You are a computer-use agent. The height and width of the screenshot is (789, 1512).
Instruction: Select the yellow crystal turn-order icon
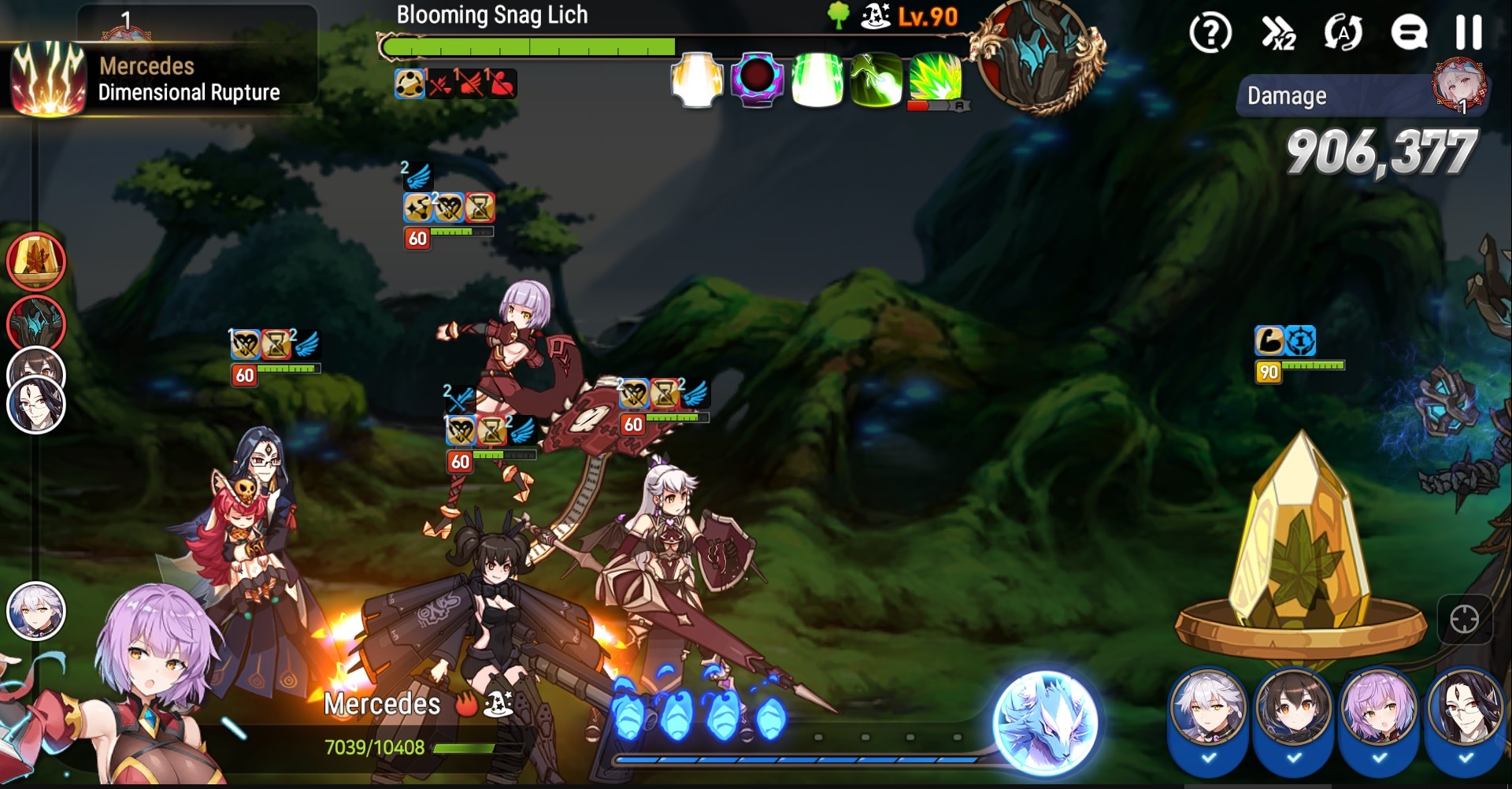click(x=36, y=261)
